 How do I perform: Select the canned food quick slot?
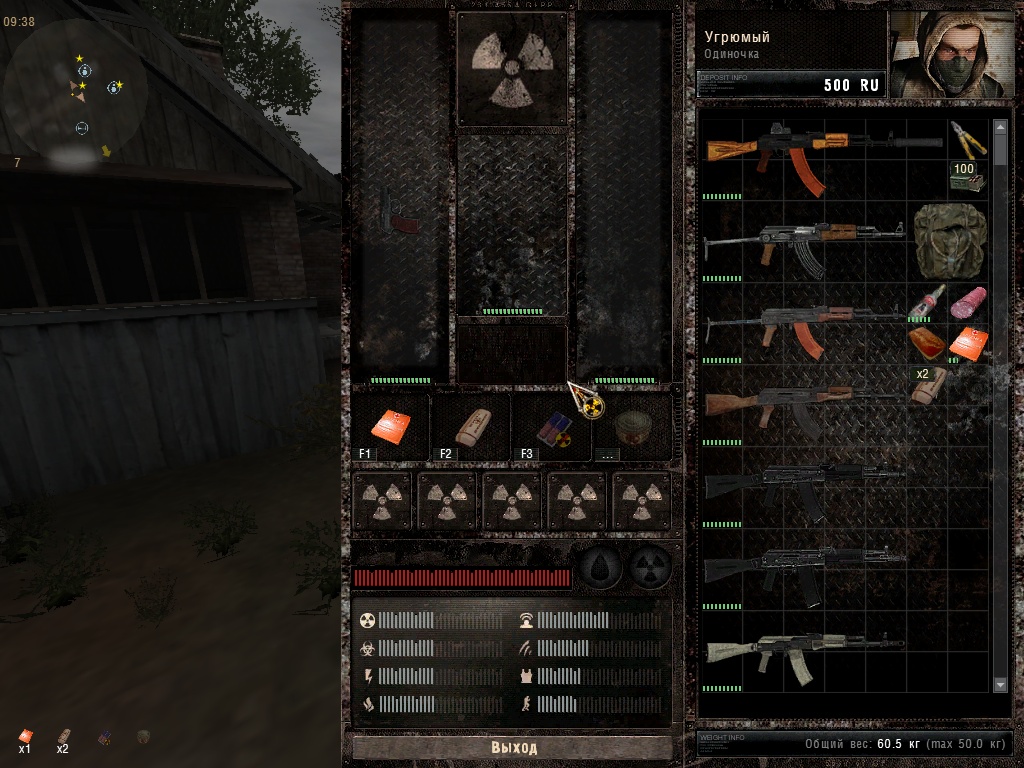click(632, 426)
